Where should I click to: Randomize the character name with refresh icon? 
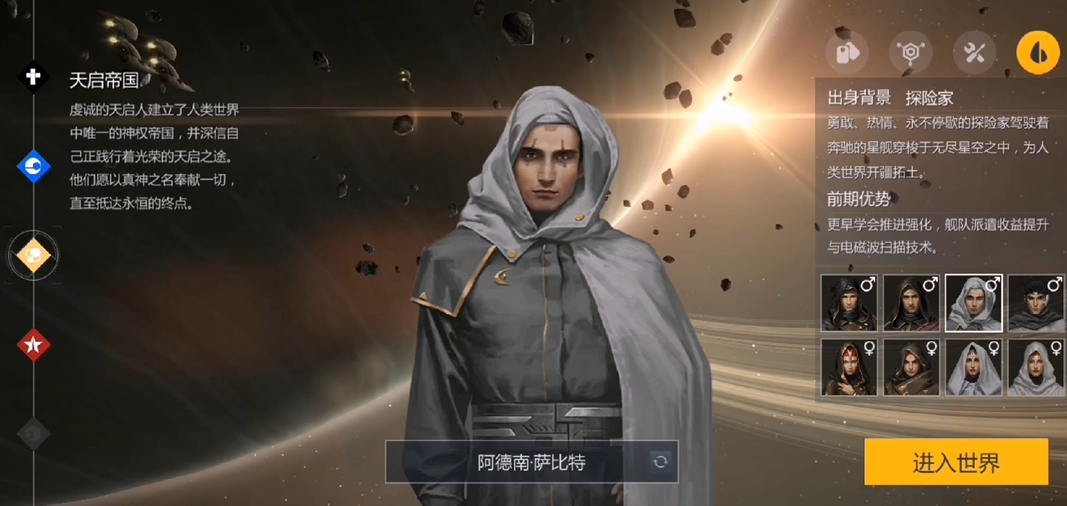point(660,462)
